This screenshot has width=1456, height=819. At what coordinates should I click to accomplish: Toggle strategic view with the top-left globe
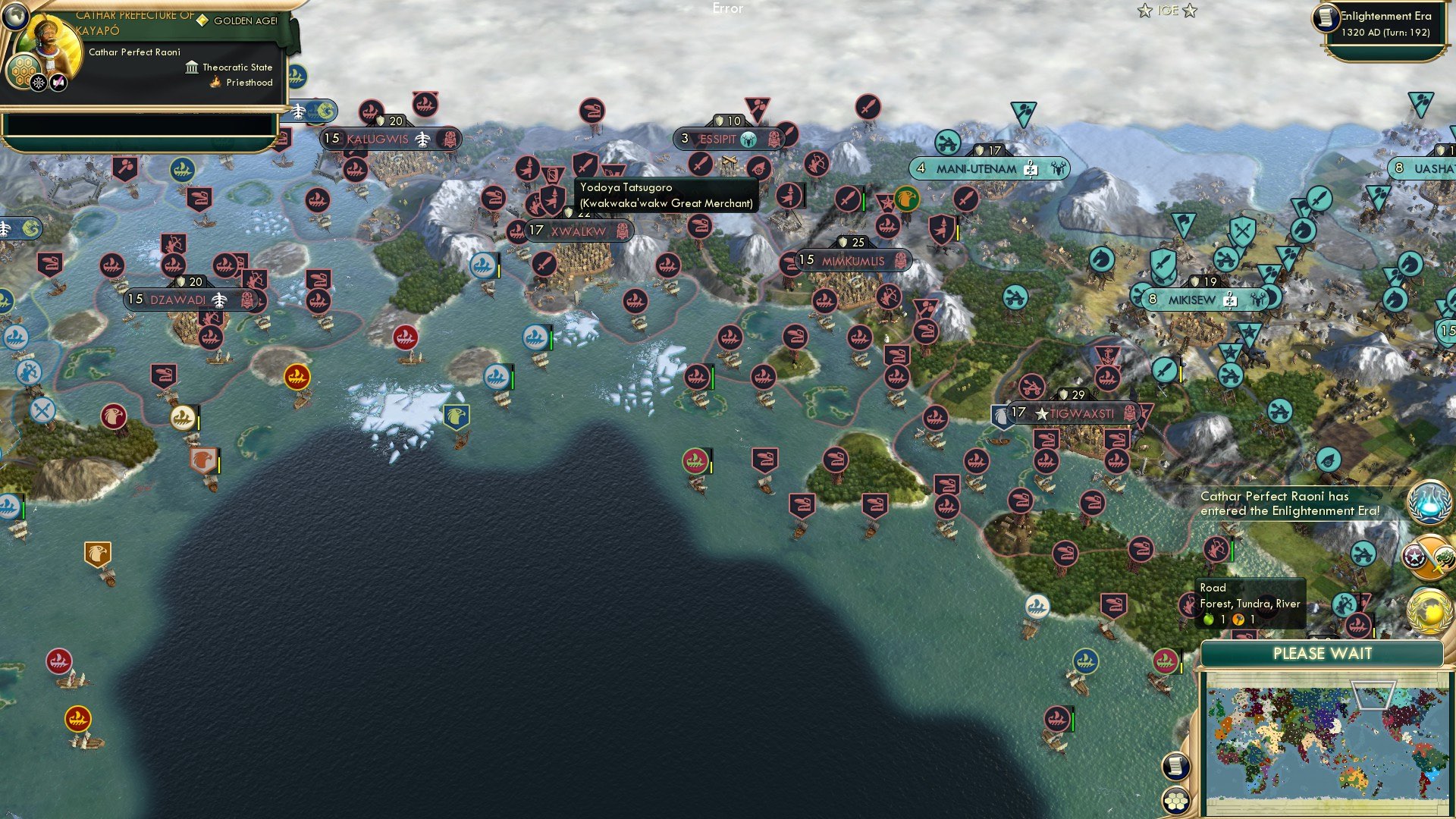pyautogui.click(x=15, y=17)
